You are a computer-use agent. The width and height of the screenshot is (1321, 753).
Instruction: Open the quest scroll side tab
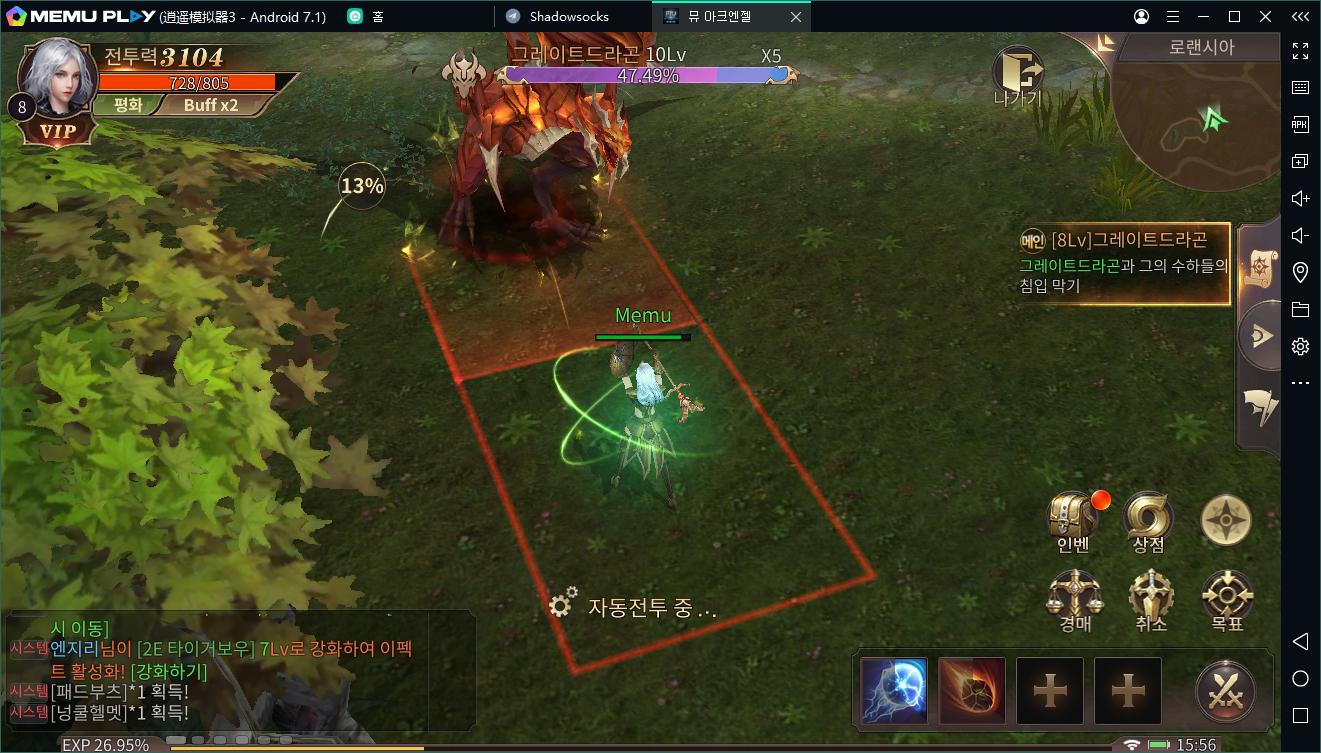1260,265
